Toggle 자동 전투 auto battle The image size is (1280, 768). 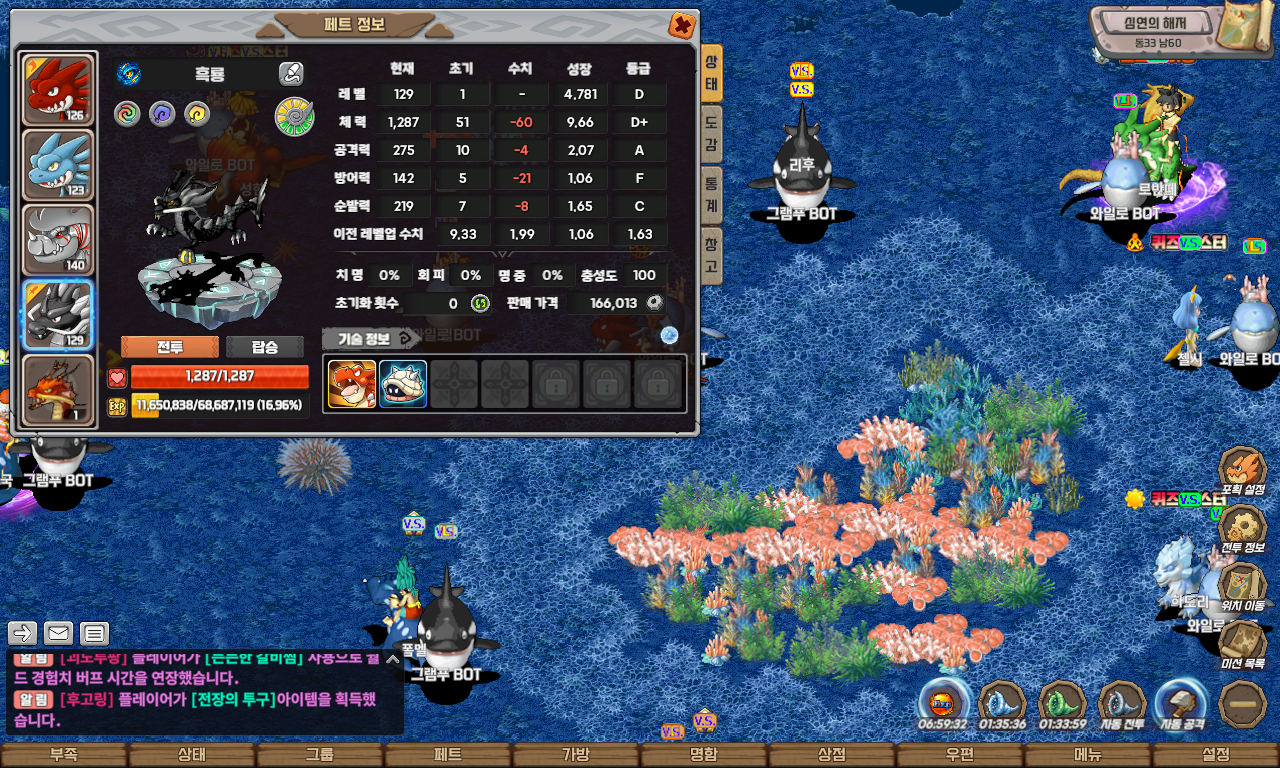[x=1122, y=704]
